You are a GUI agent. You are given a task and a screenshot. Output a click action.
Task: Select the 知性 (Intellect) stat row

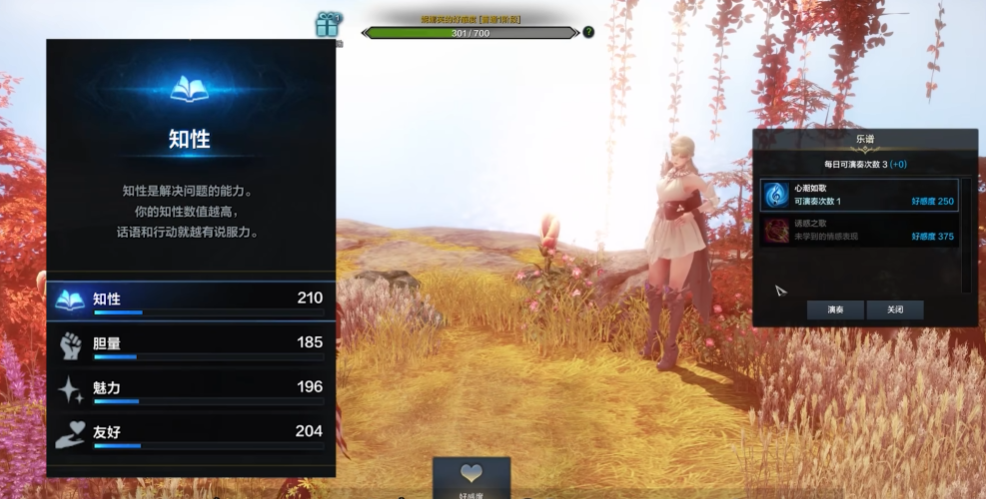[190, 299]
